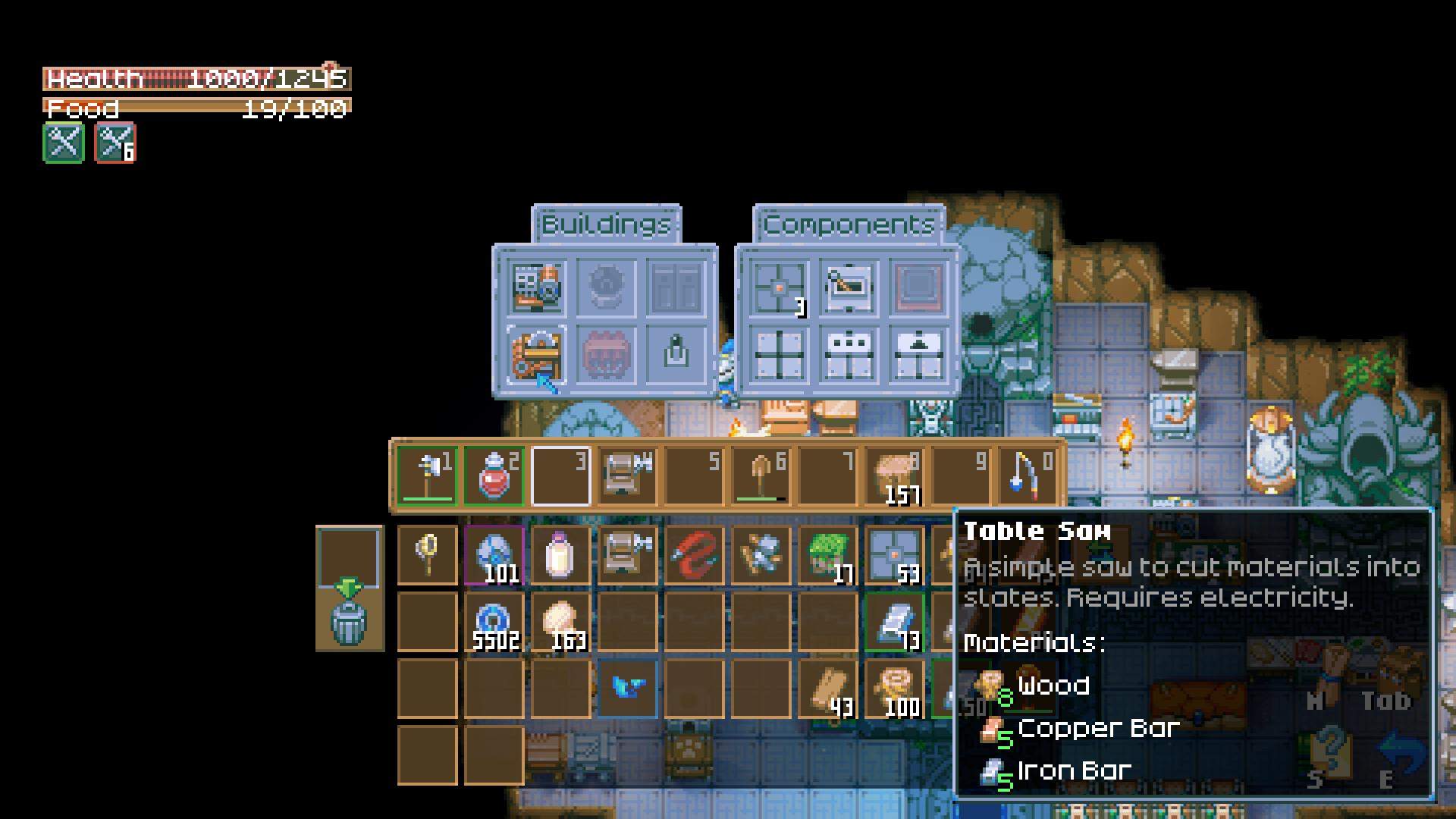
Task: Grab the white milk bottle from inventory
Action: (560, 555)
